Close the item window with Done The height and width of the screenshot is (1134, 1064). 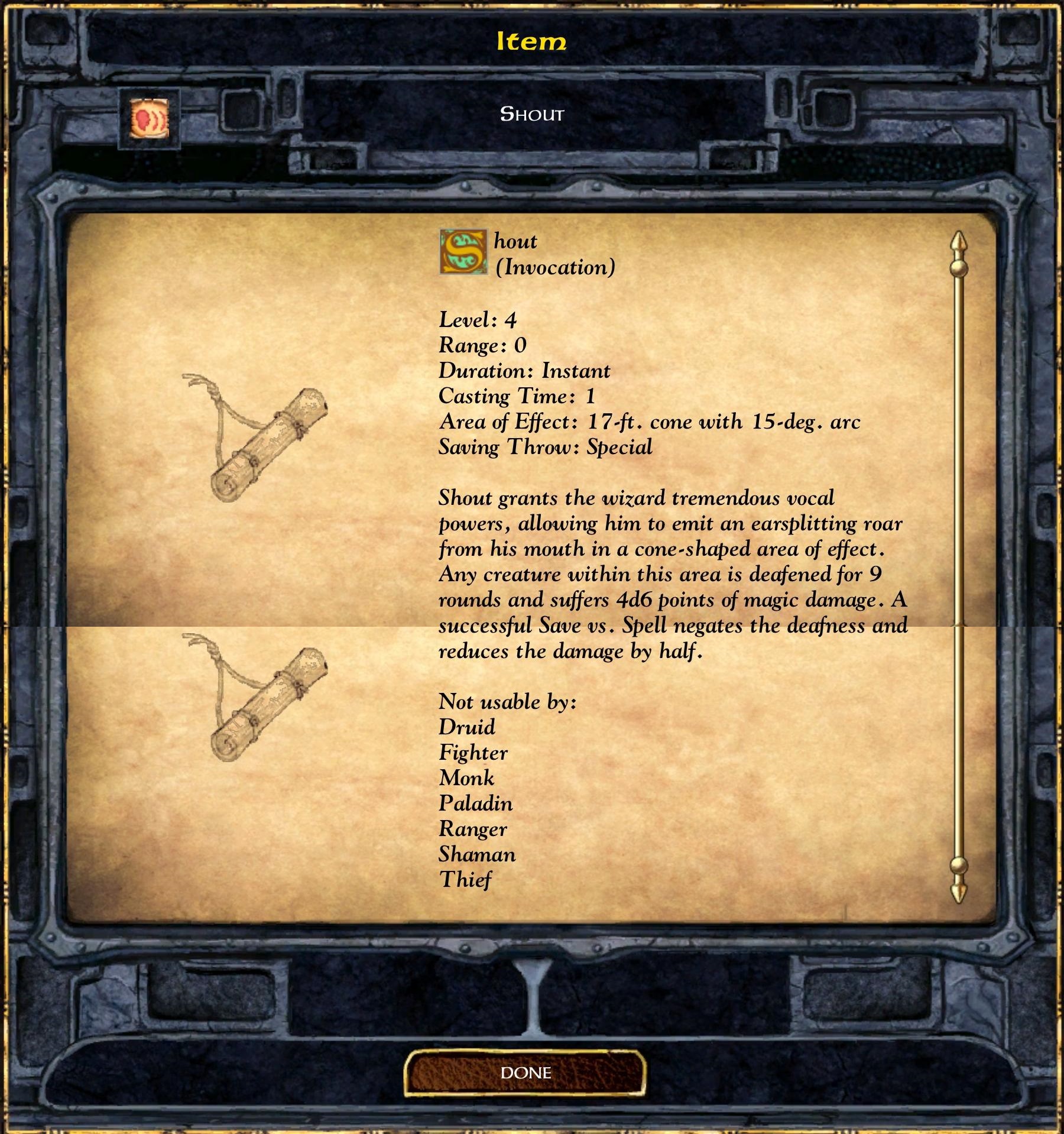coord(525,1073)
